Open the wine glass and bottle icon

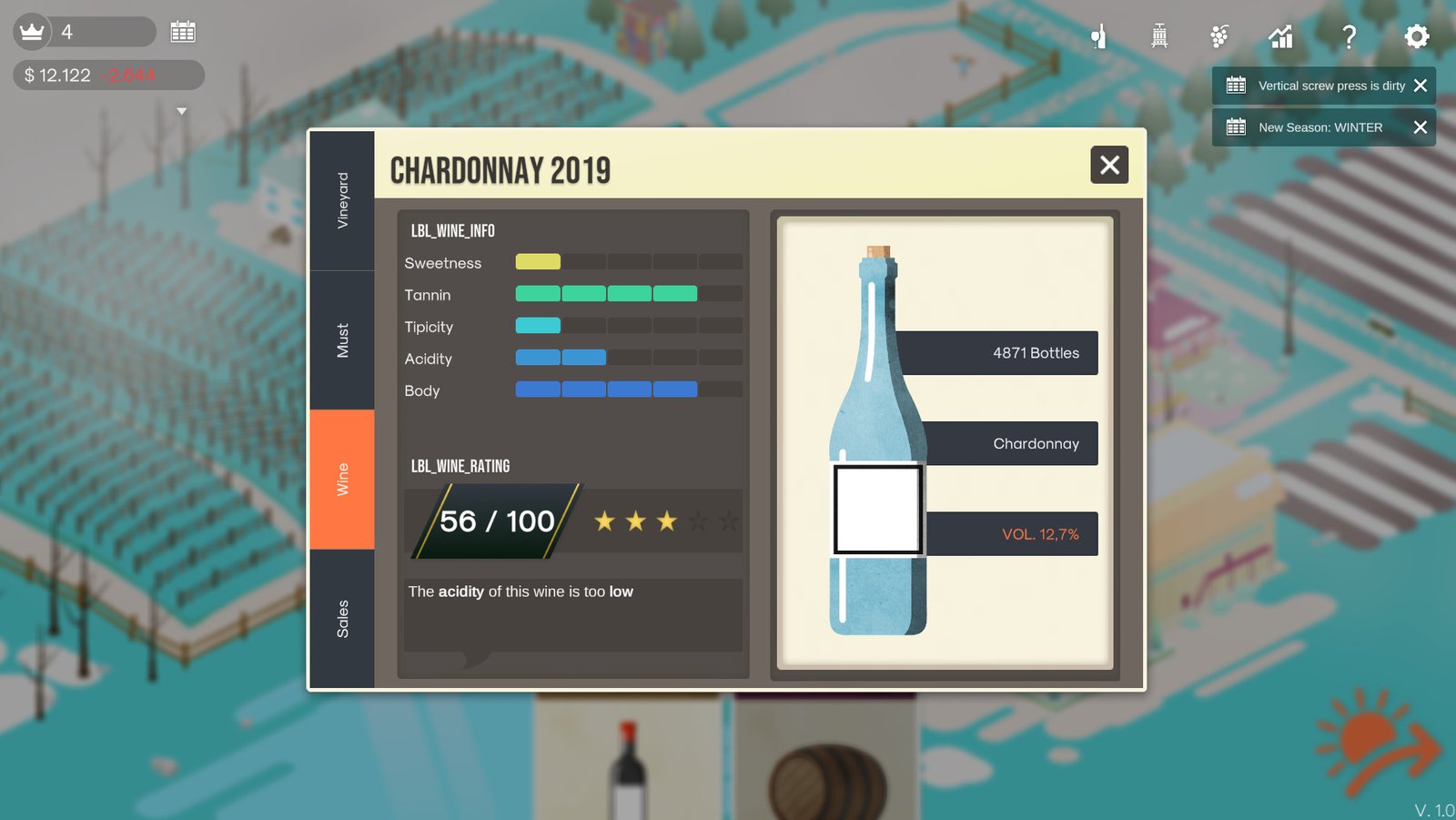coord(1098,36)
